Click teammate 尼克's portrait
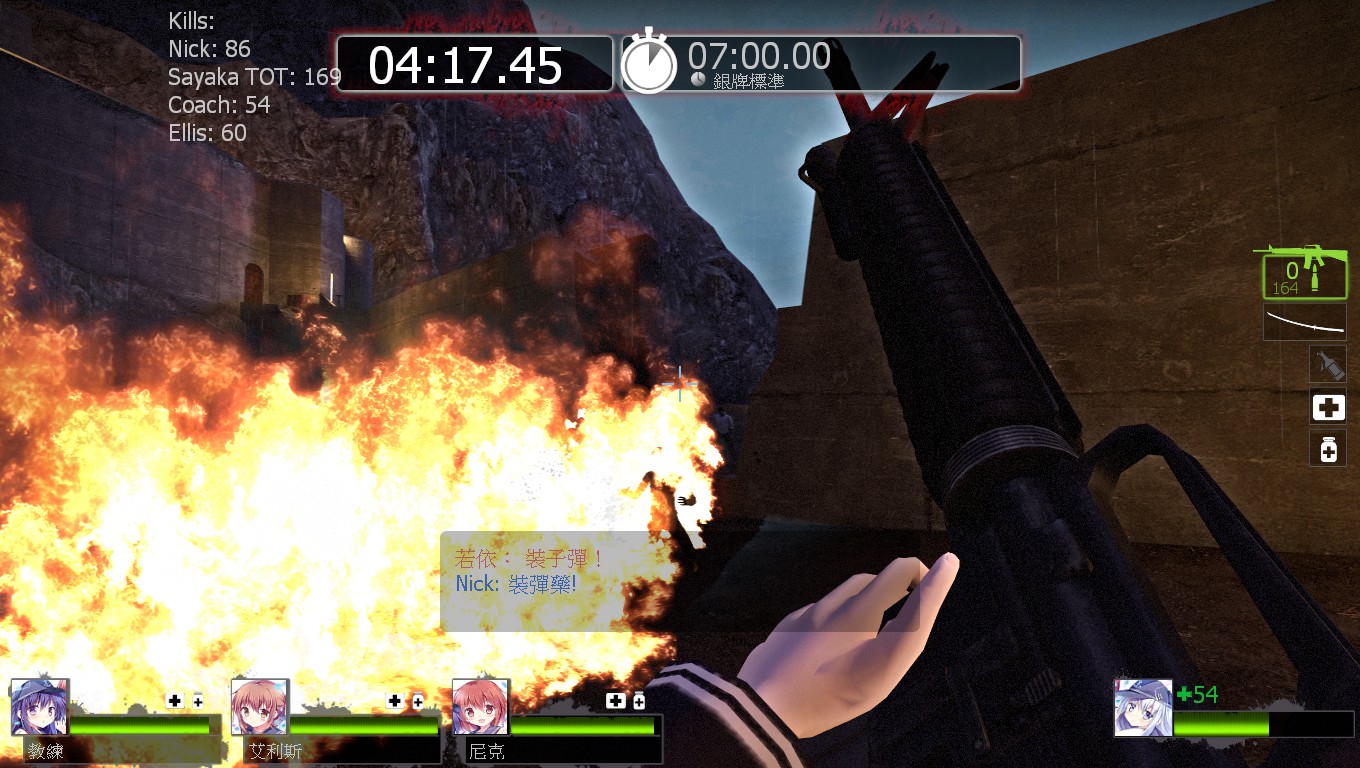Viewport: 1360px width, 768px height. [481, 707]
